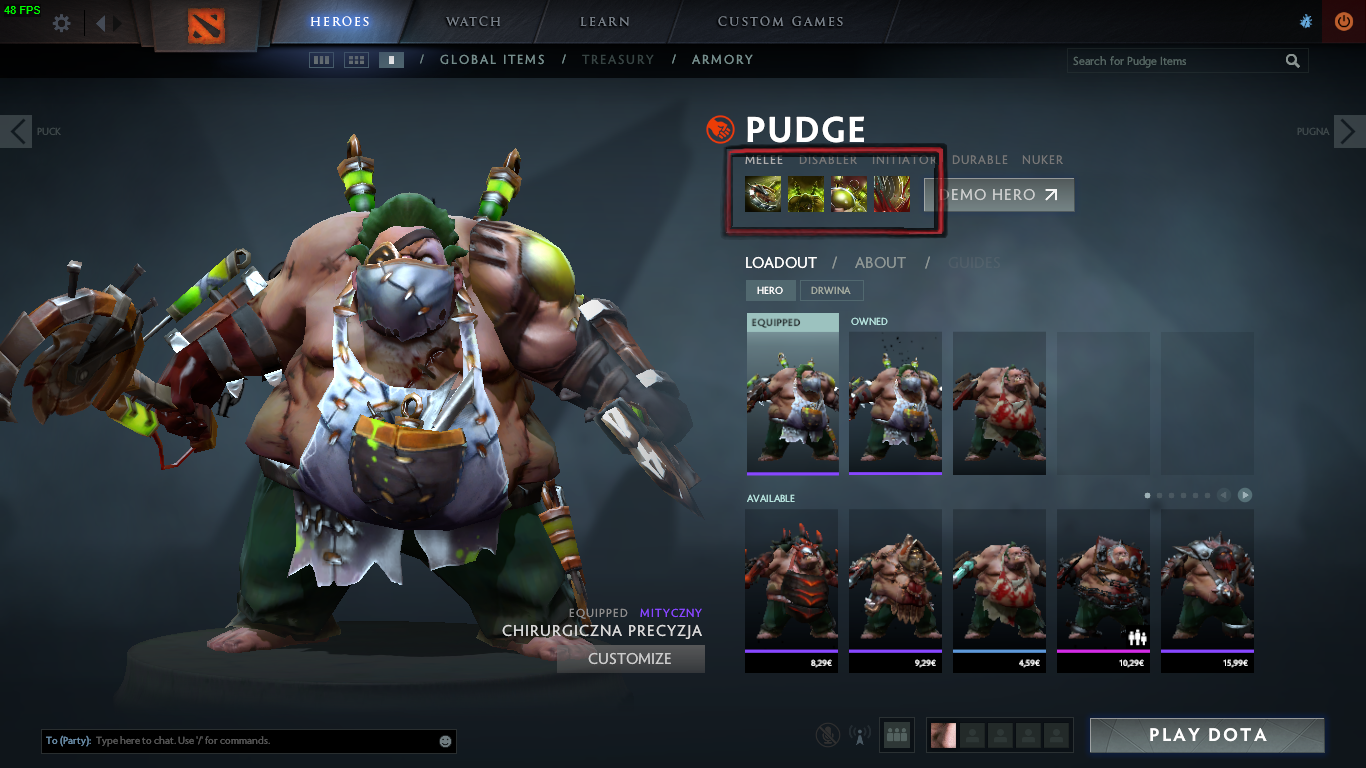Click the CUSTOMIZE button below equipped set

pyautogui.click(x=630, y=659)
